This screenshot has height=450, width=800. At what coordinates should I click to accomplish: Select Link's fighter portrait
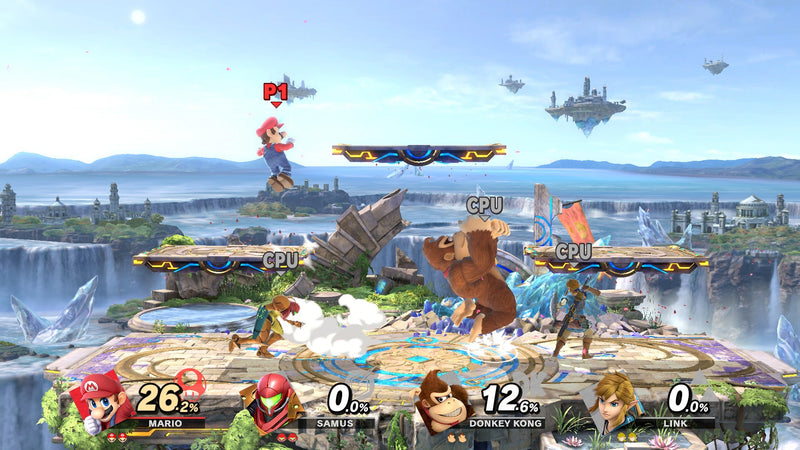(x=616, y=402)
